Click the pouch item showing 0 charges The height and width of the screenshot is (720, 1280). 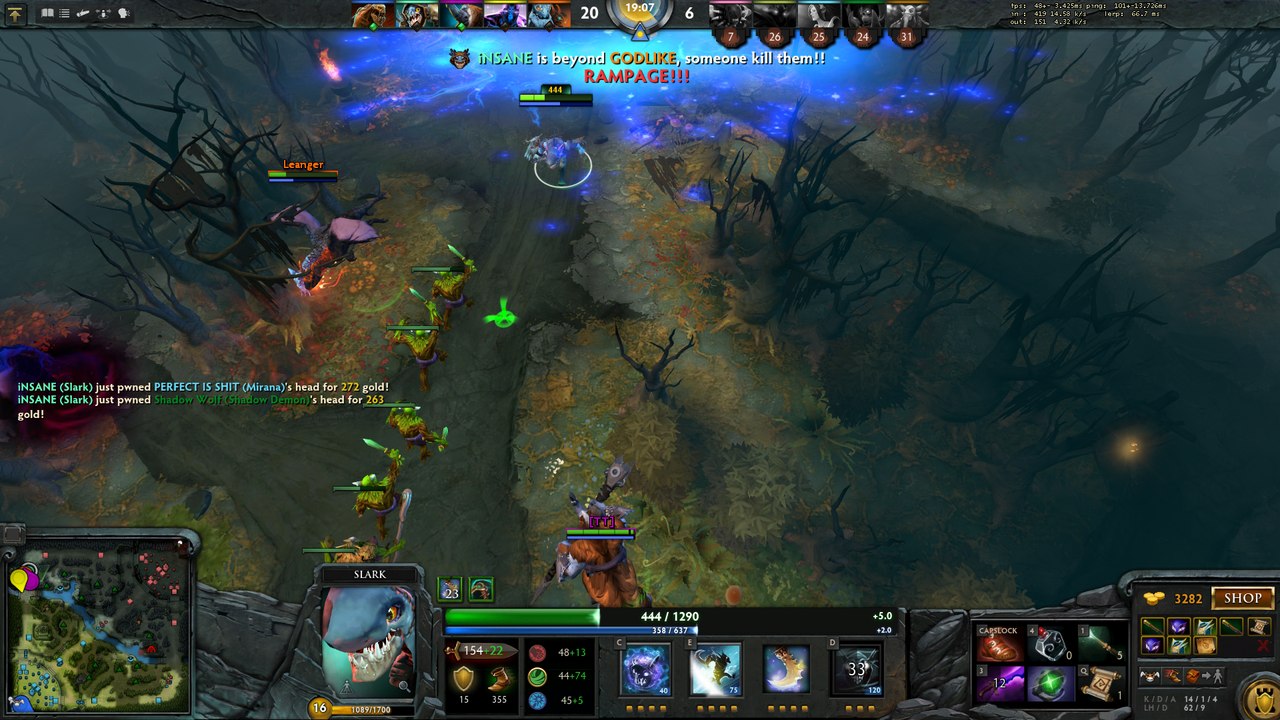point(1048,645)
